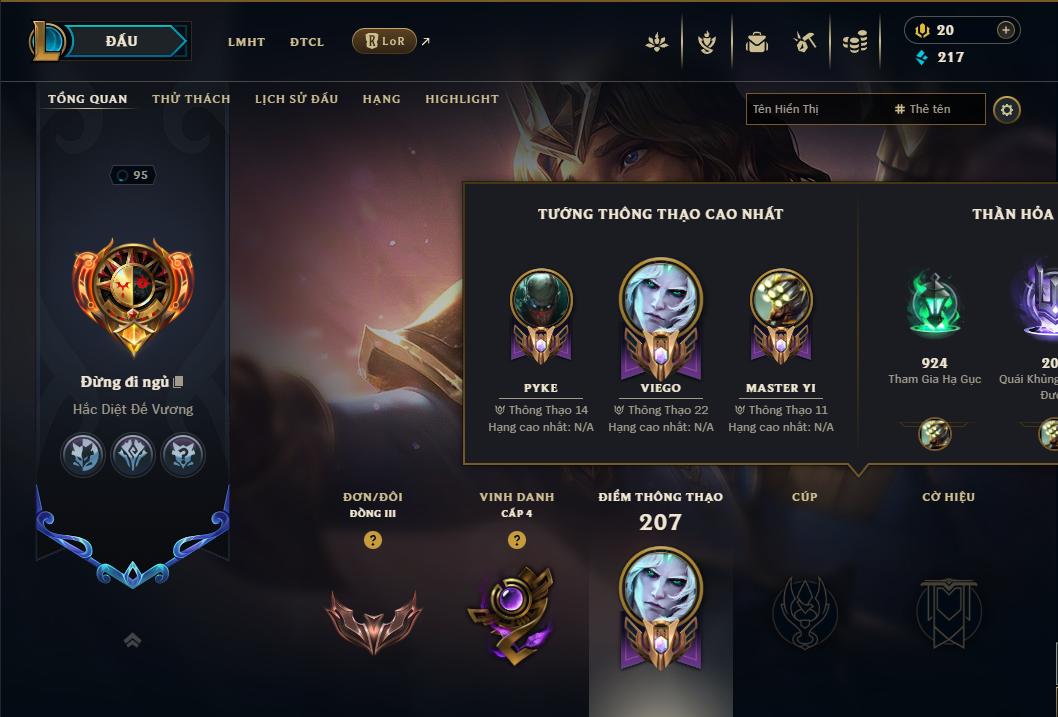Open the hammer crafting icon

coord(805,42)
